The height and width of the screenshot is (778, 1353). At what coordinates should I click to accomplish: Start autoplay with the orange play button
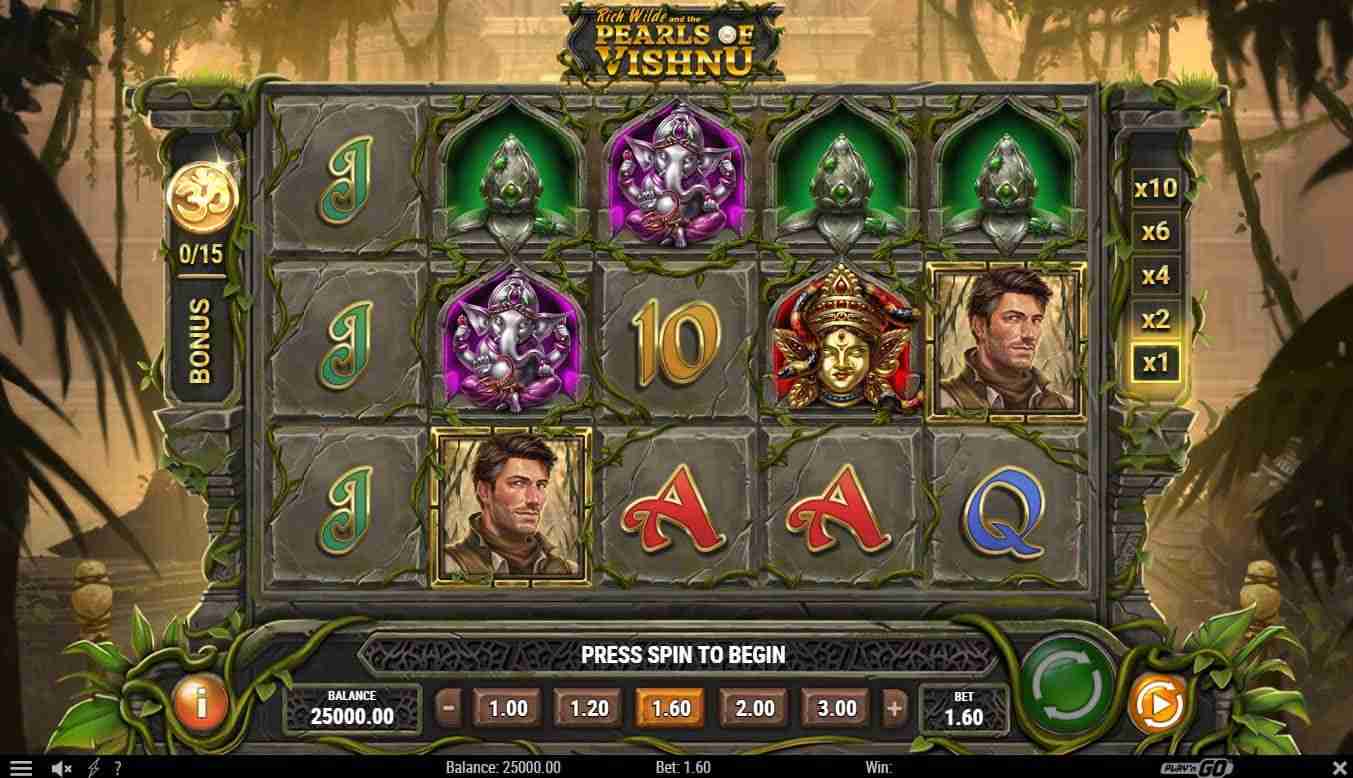tap(1157, 704)
